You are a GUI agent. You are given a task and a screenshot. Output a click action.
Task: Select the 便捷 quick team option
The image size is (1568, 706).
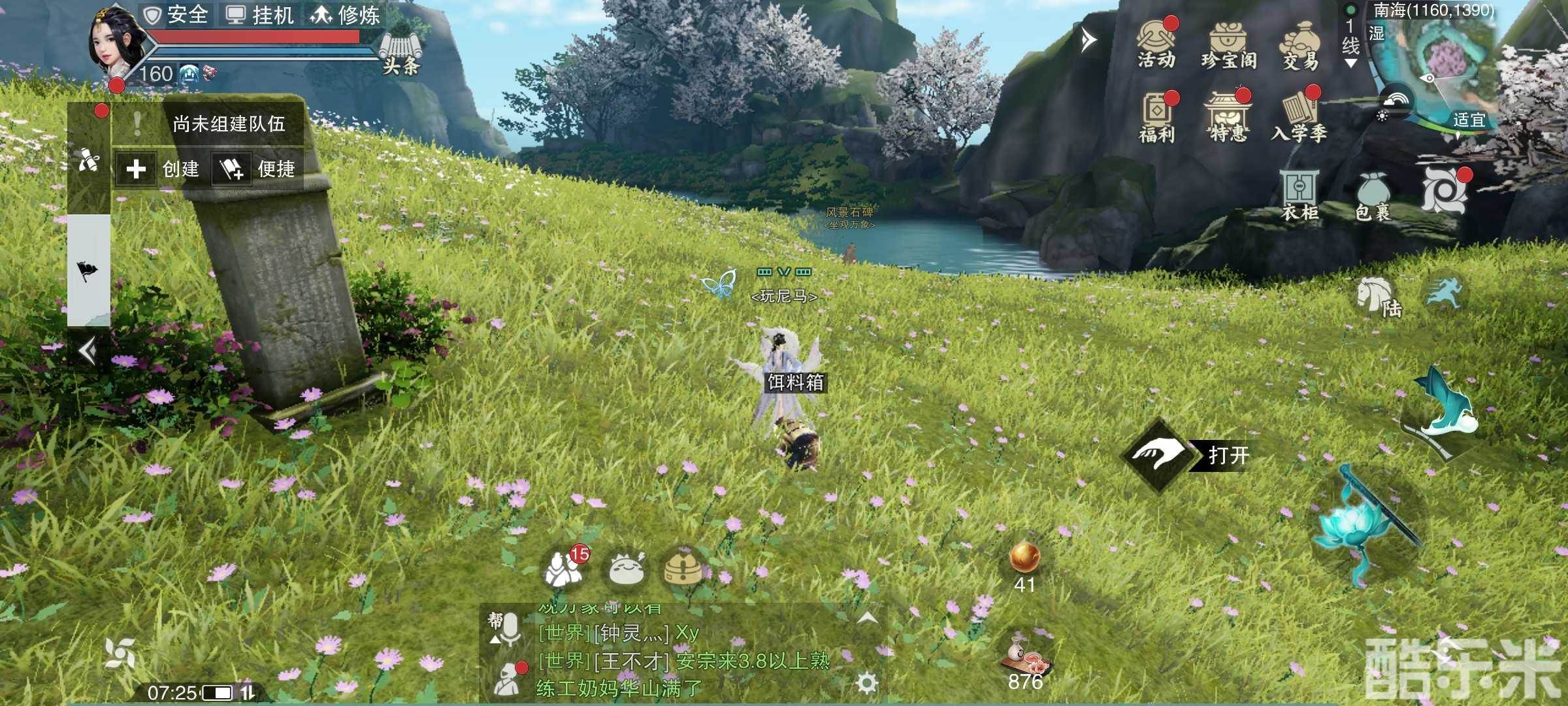[x=257, y=169]
